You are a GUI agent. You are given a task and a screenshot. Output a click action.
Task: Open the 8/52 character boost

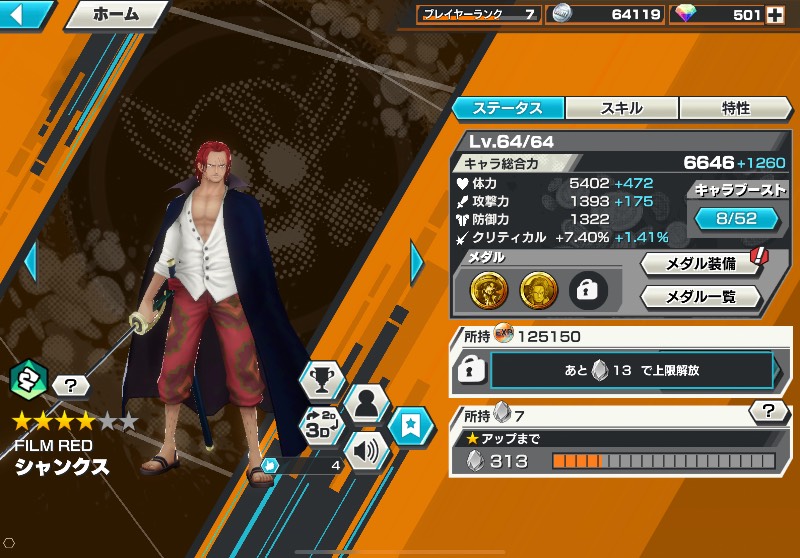736,217
